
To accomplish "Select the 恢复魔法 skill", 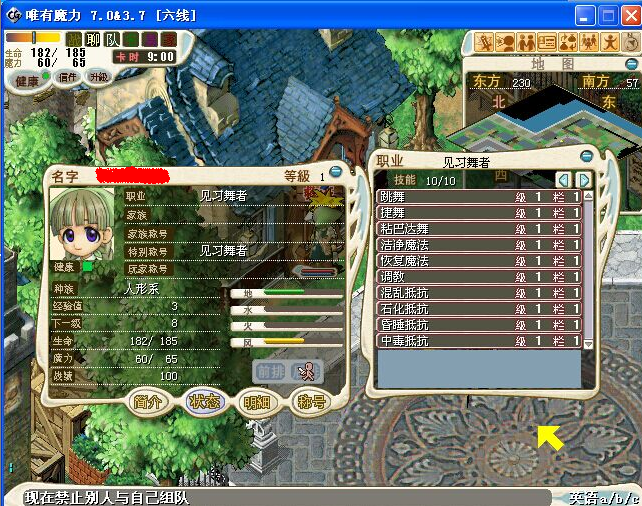I will (478, 261).
